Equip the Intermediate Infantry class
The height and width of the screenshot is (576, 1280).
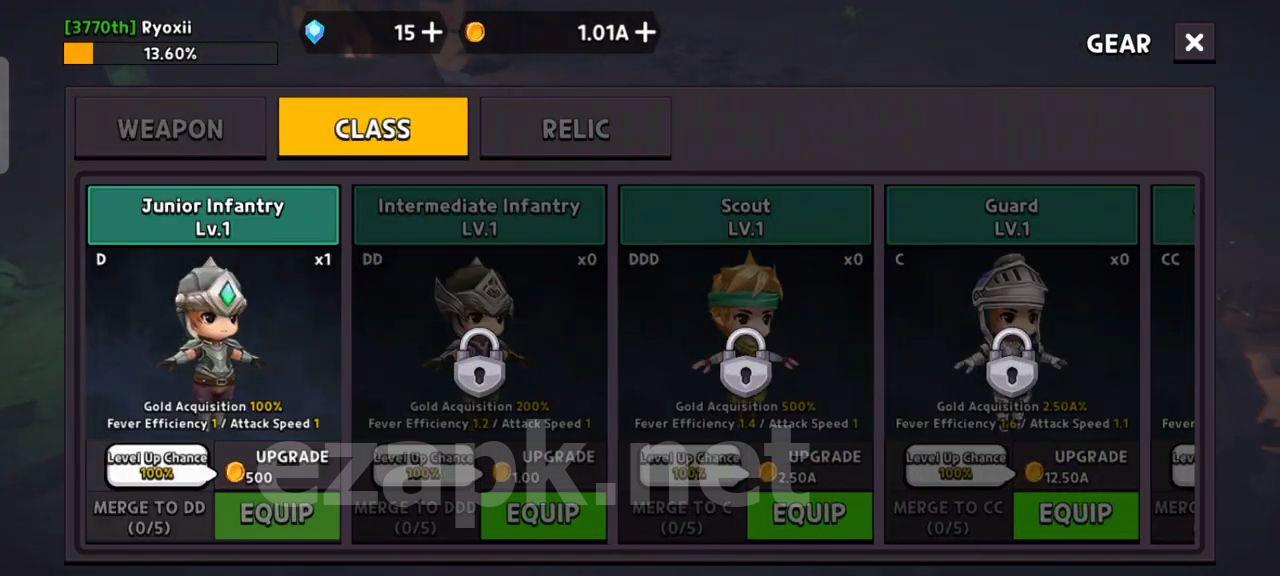tap(543, 514)
